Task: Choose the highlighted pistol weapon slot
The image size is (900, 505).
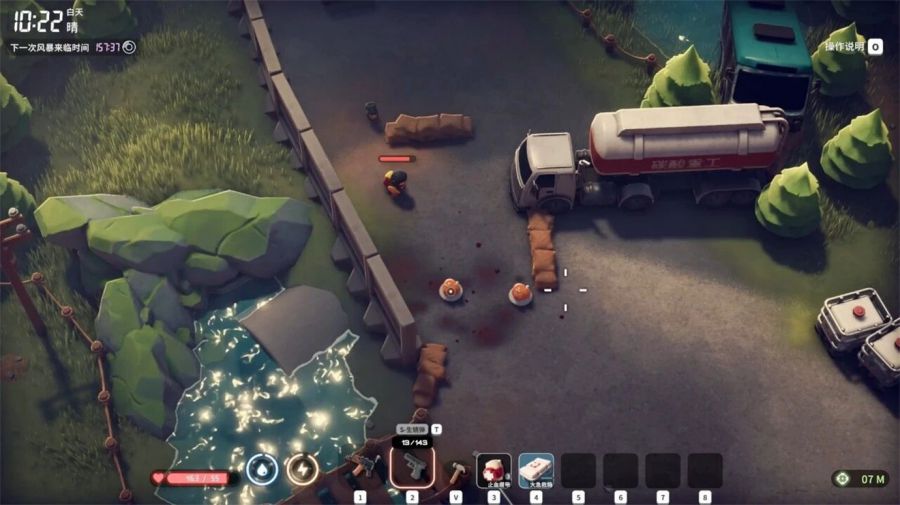Action: coord(412,468)
